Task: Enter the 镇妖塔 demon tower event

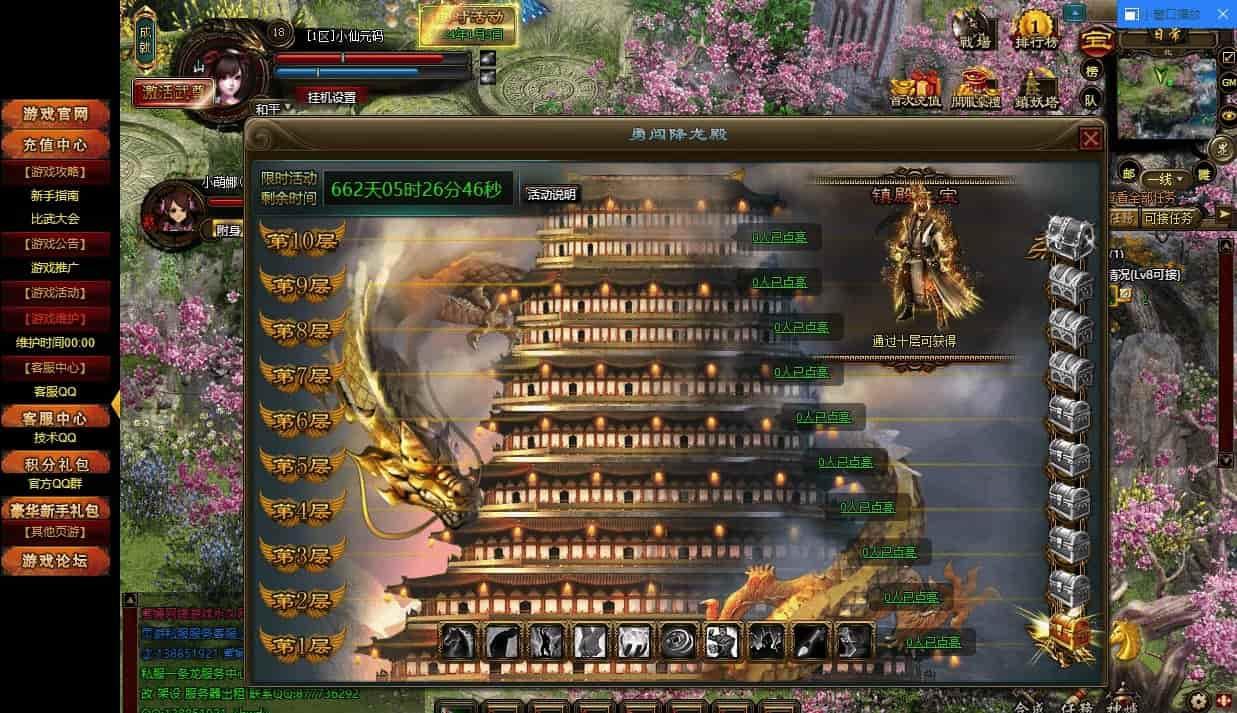Action: [x=1037, y=88]
